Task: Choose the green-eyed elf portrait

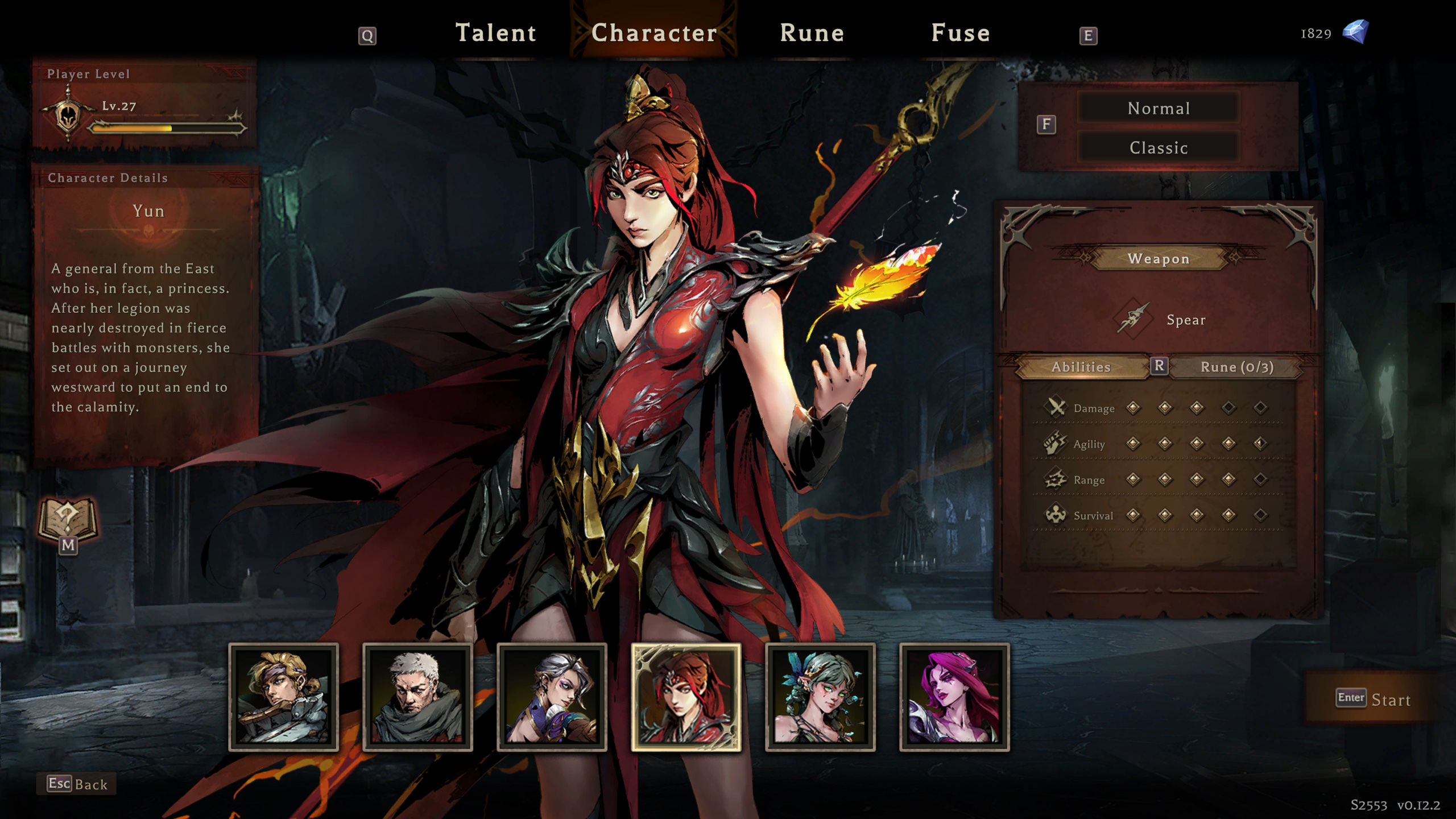Action: pos(820,697)
